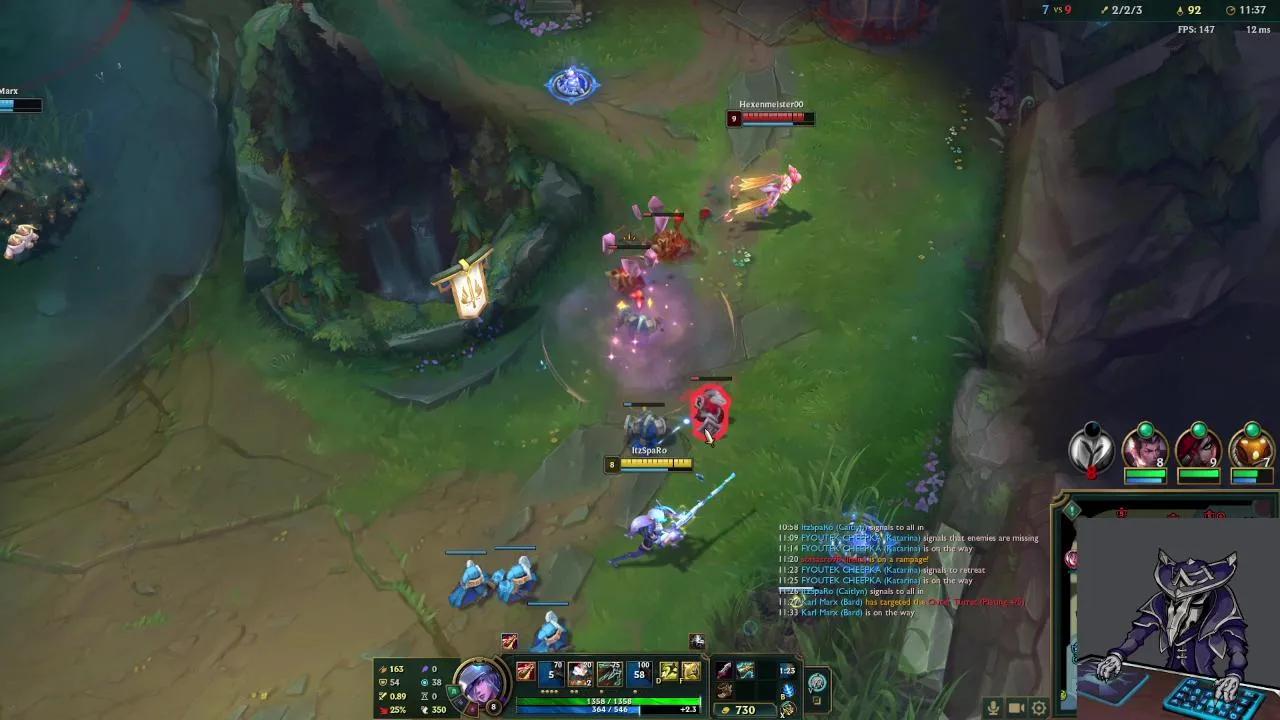Image resolution: width=1280 pixels, height=720 pixels.
Task: Click the W trap ability icon
Action: tap(579, 672)
